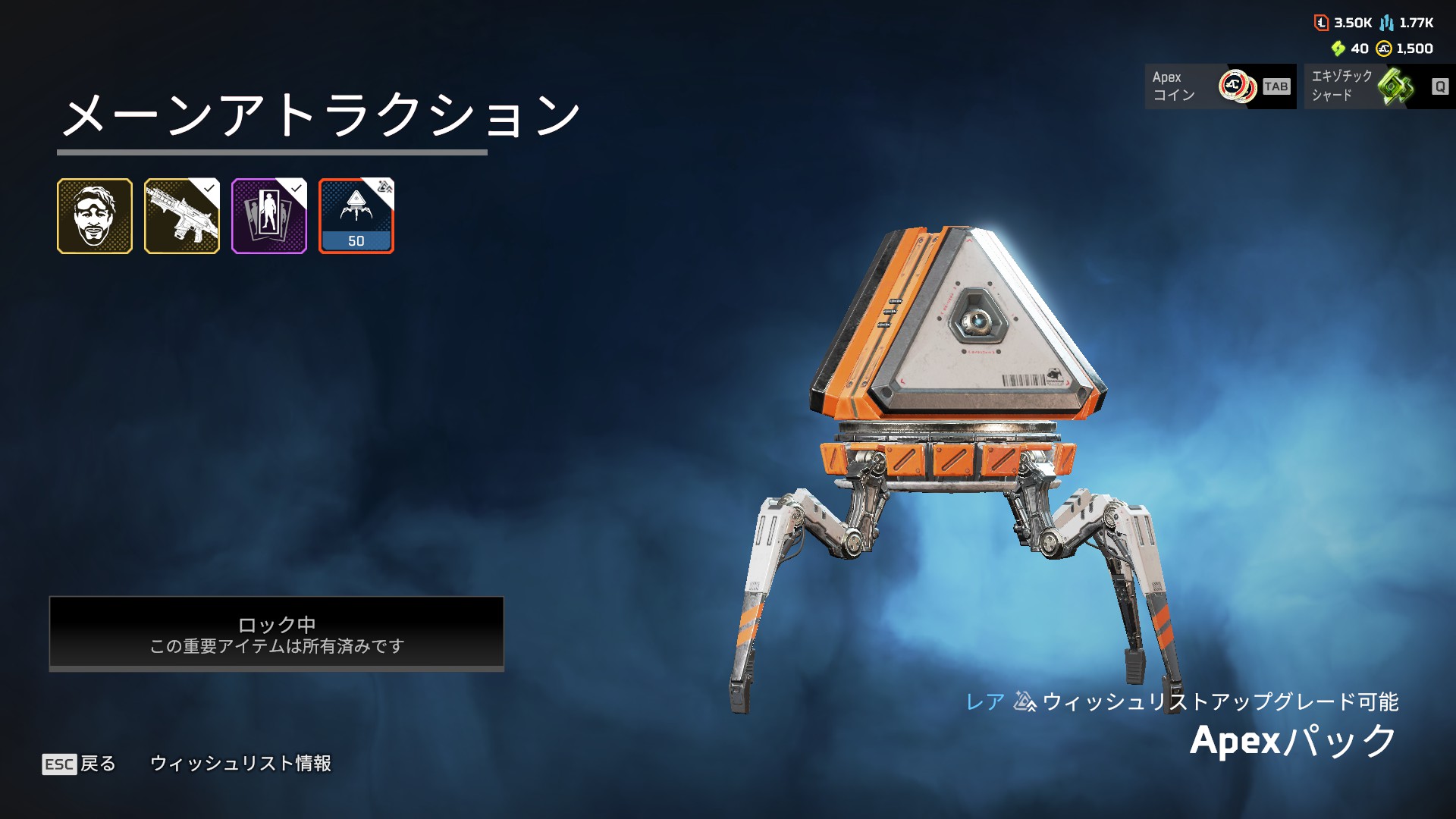Click the locked ロック中 purchase button
1456x819 pixels.
coord(277,634)
